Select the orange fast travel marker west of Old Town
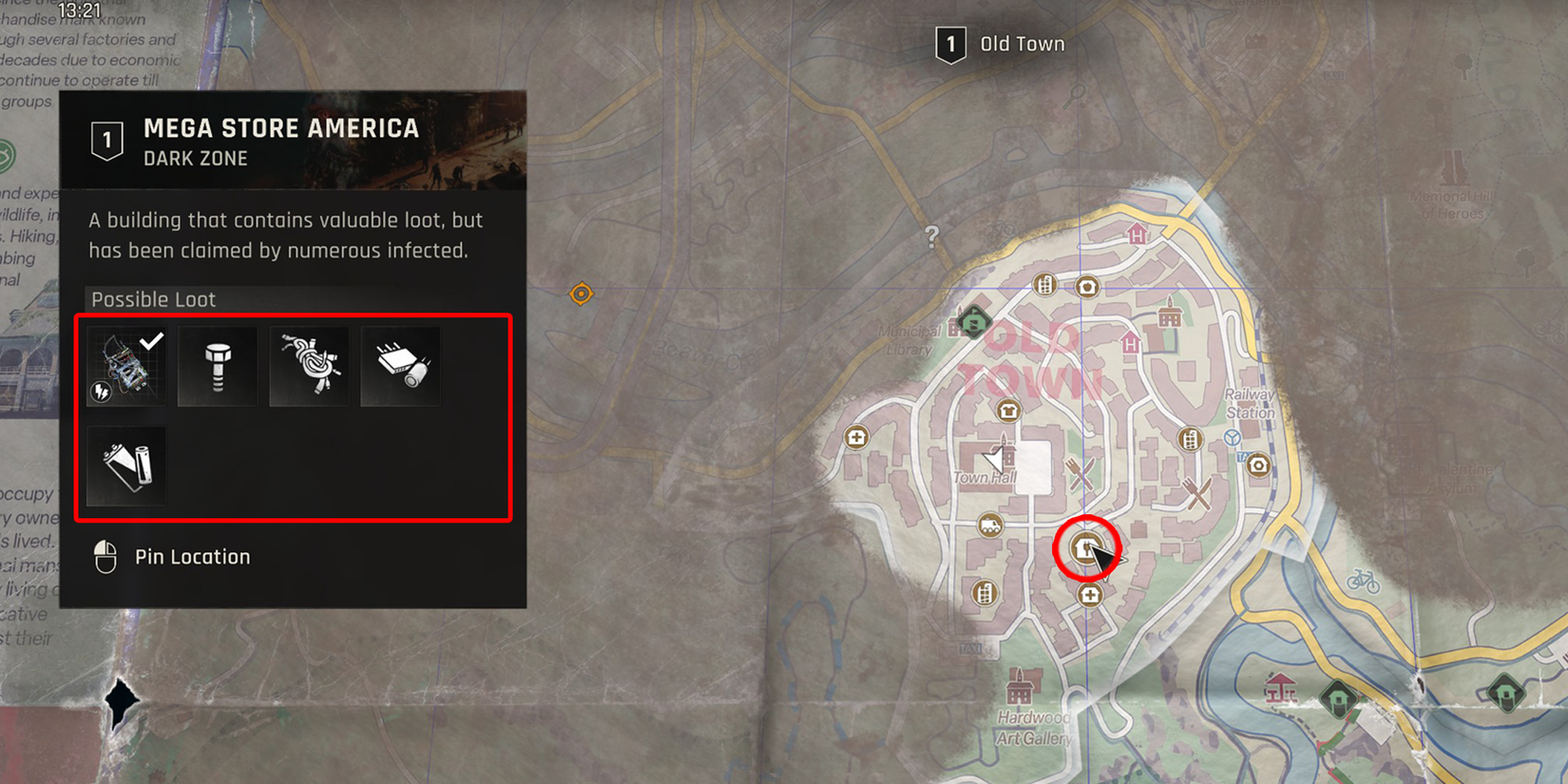The height and width of the screenshot is (784, 1568). (x=583, y=293)
